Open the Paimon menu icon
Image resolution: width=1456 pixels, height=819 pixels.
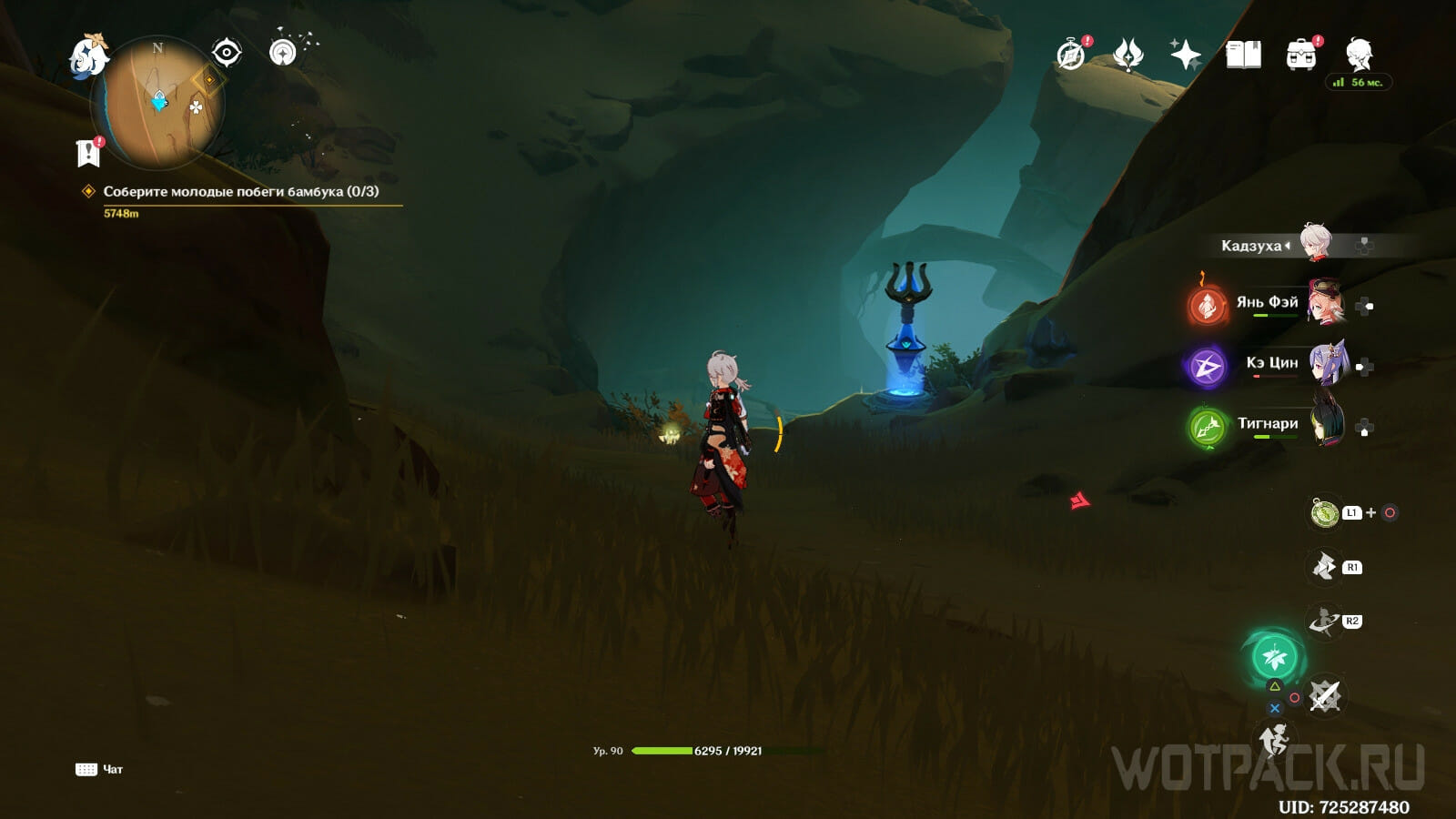(89, 56)
